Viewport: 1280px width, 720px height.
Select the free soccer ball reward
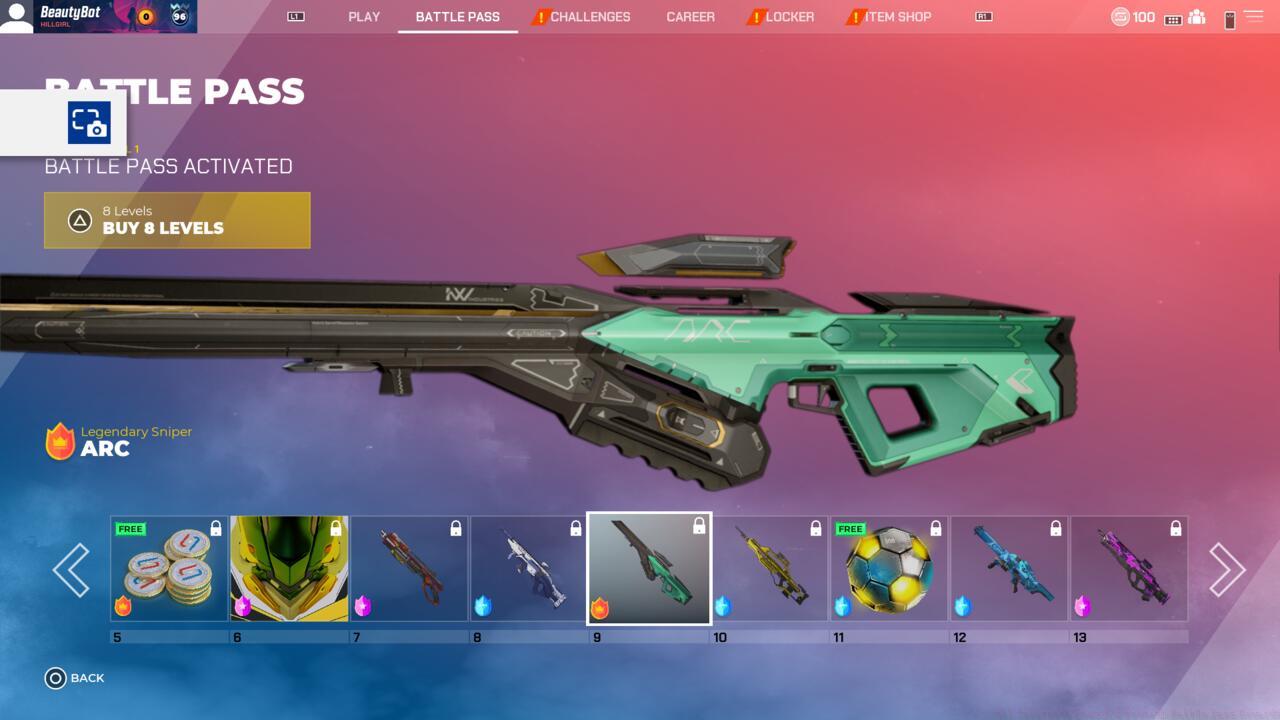pyautogui.click(x=889, y=569)
